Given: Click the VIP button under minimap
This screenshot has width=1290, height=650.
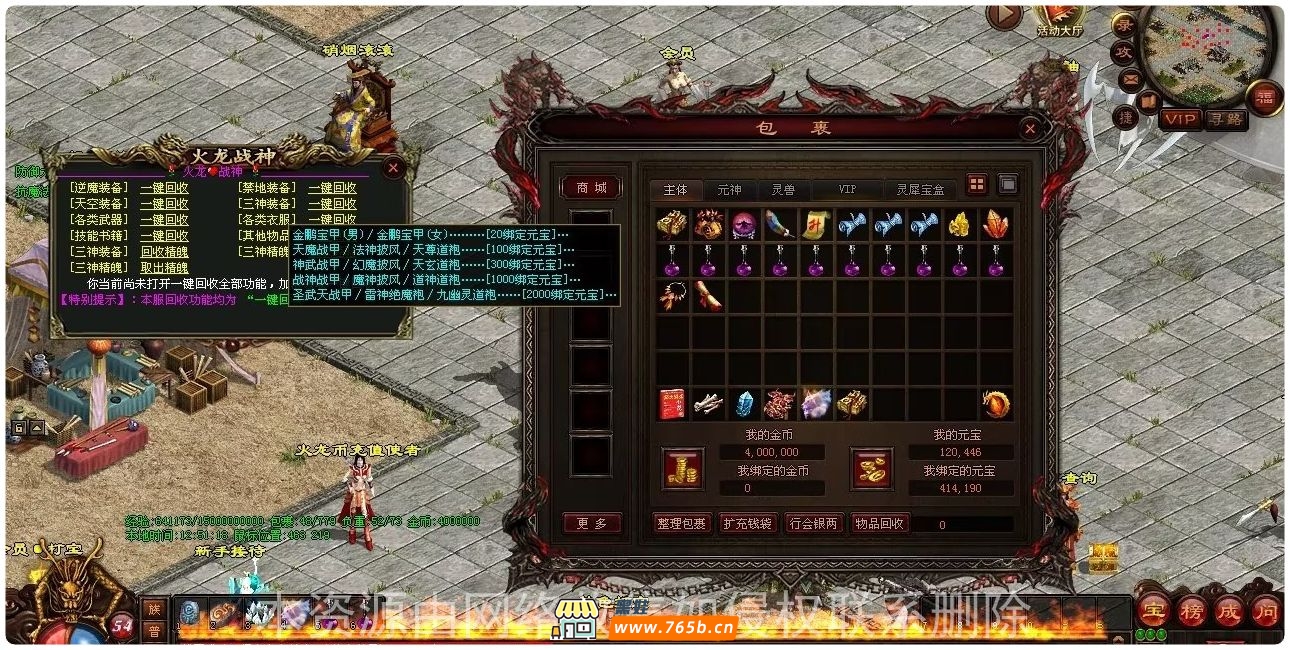Looking at the screenshot, I should 1179,119.
